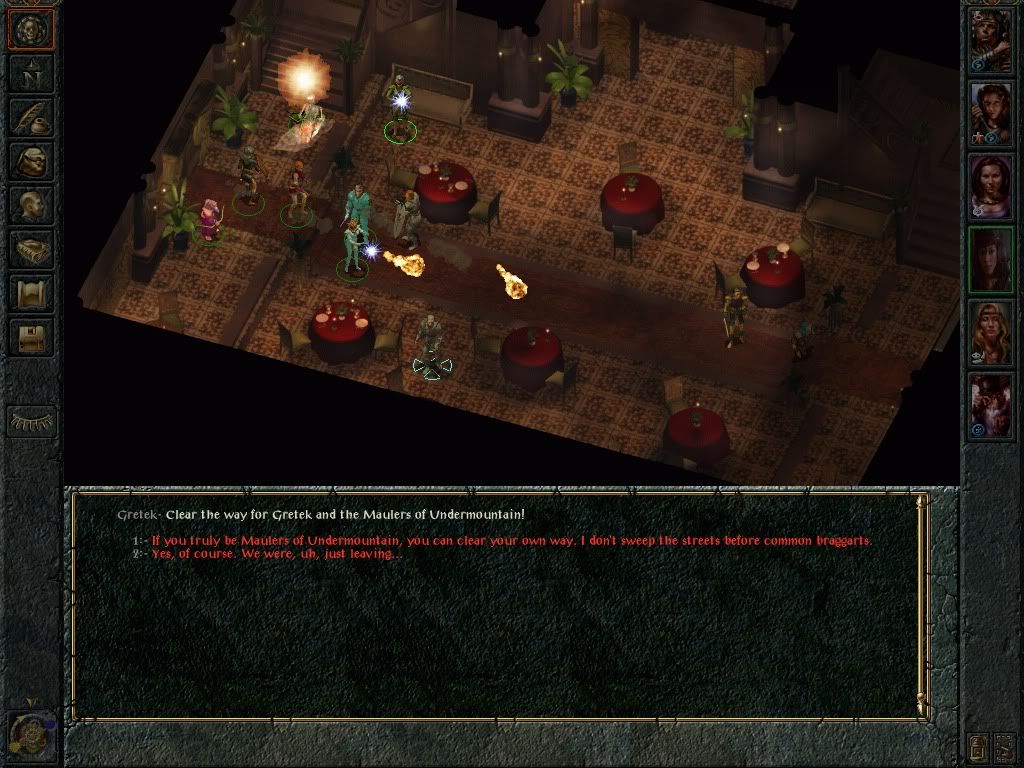Choose the reply about common braggarts
This screenshot has width=1024, height=768.
pos(511,541)
